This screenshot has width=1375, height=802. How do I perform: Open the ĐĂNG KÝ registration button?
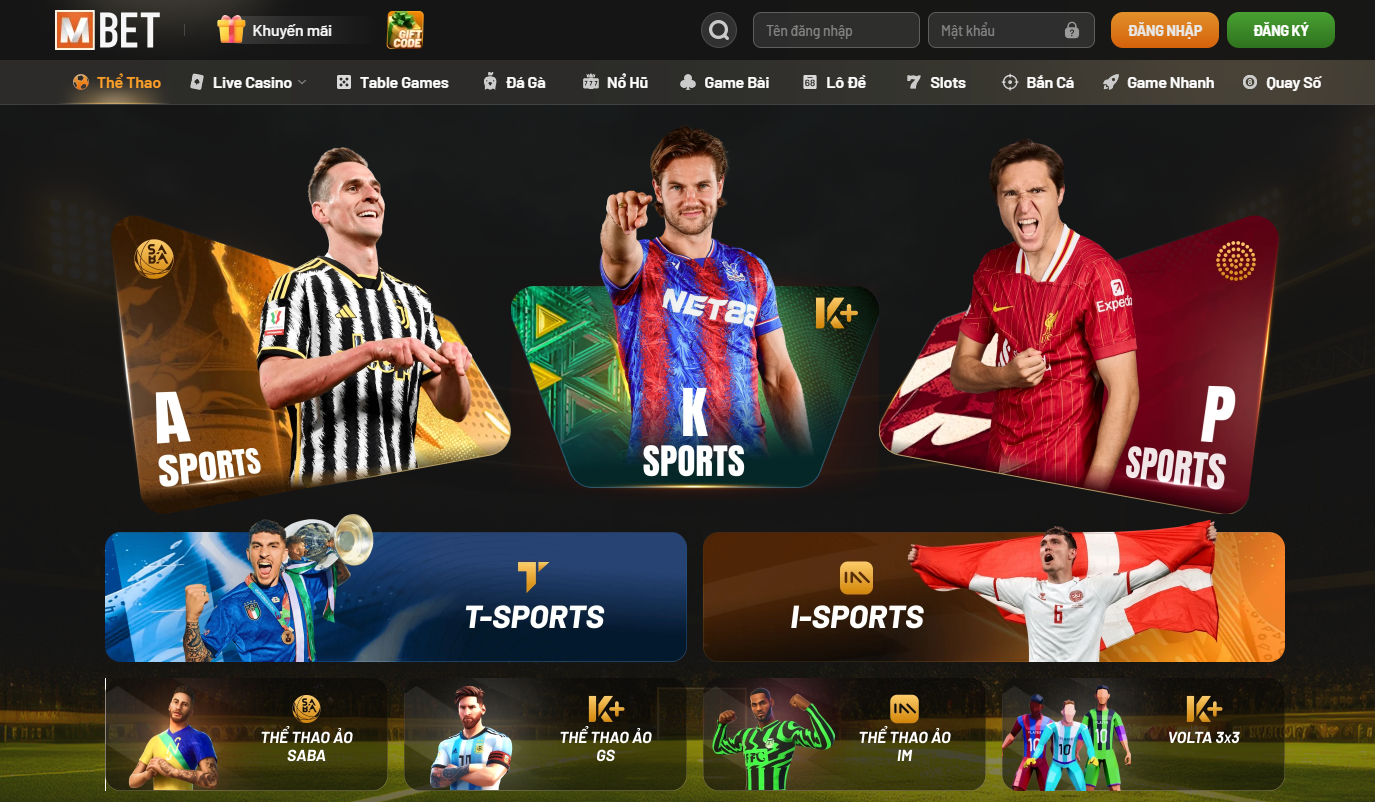tap(1280, 30)
